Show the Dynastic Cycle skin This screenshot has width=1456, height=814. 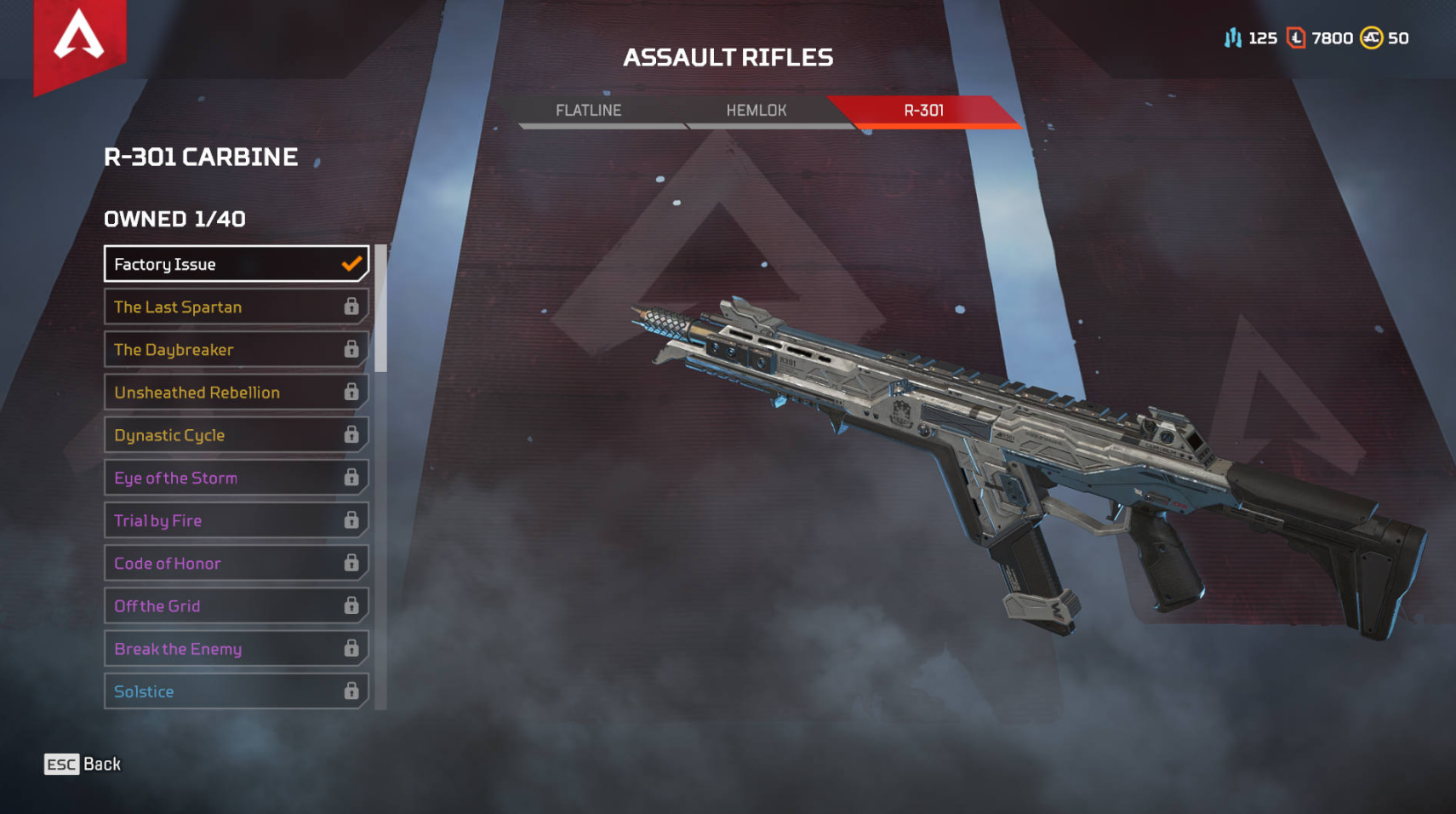[x=236, y=435]
